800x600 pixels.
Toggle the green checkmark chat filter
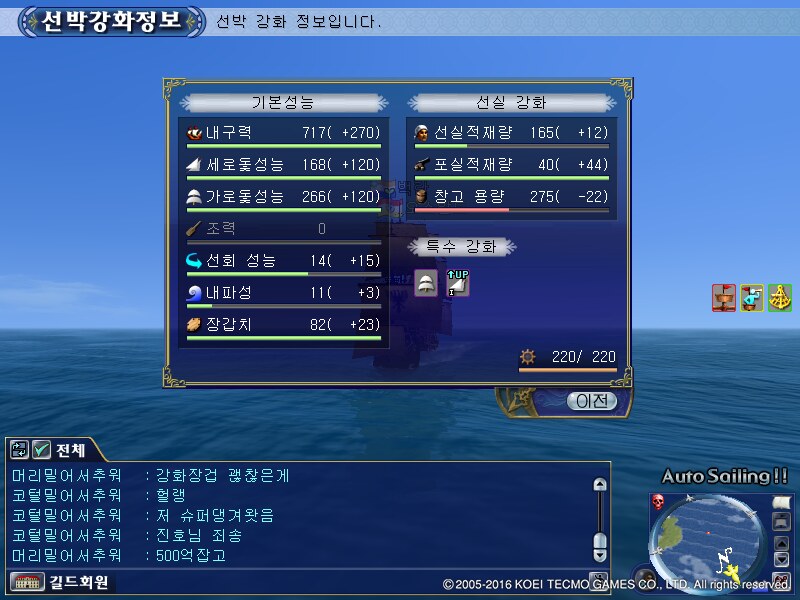pyautogui.click(x=41, y=449)
